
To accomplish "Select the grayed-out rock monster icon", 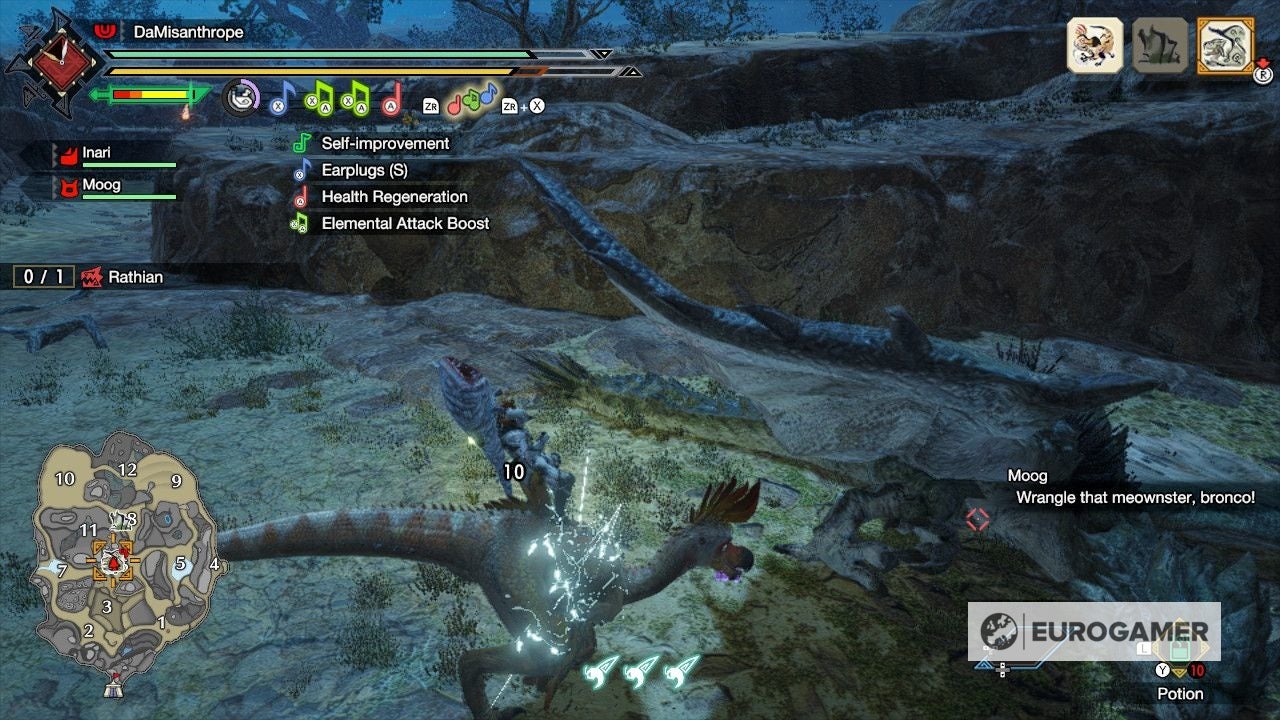I will [x=1160, y=43].
